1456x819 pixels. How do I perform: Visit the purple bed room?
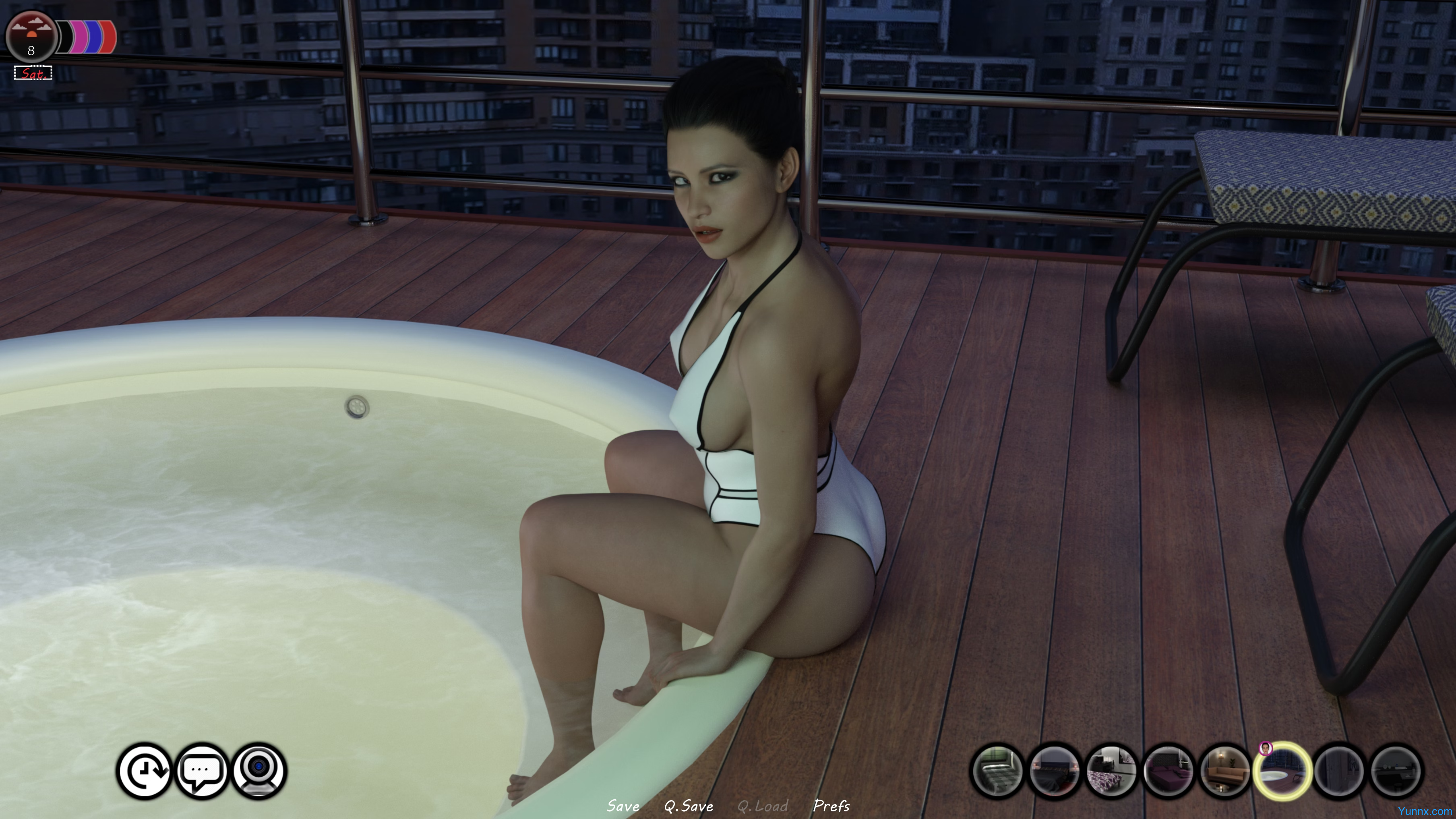pyautogui.click(x=1169, y=771)
